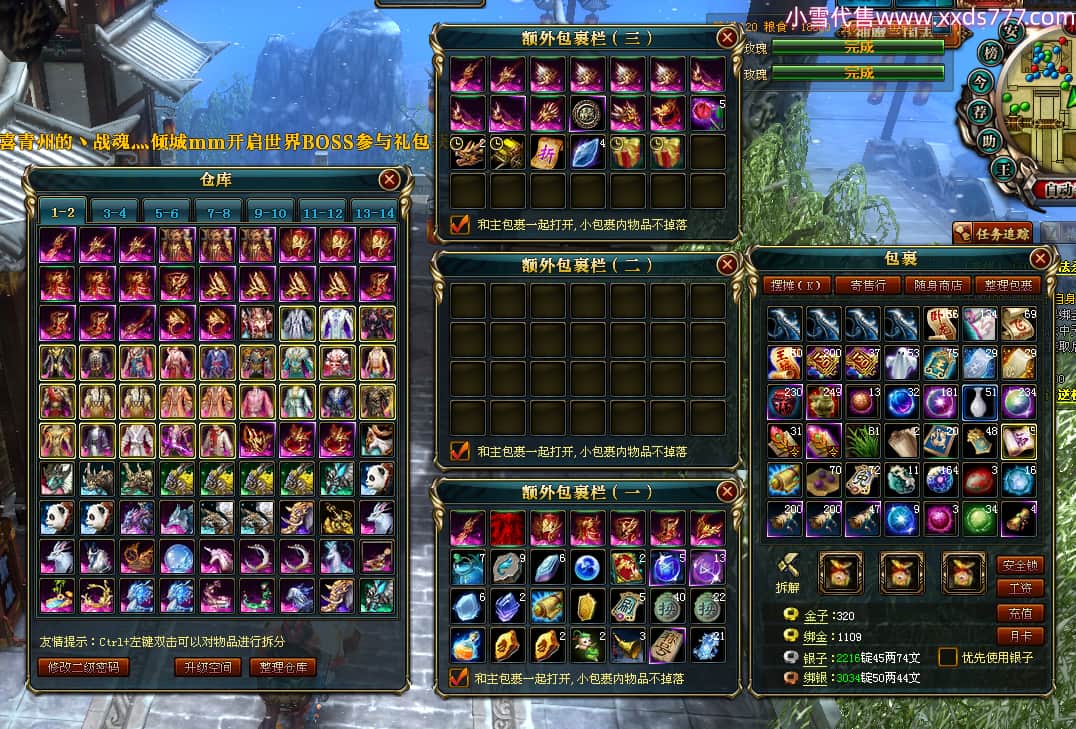Open the 寄售行 consignment house
The image size is (1076, 729).
click(x=868, y=285)
